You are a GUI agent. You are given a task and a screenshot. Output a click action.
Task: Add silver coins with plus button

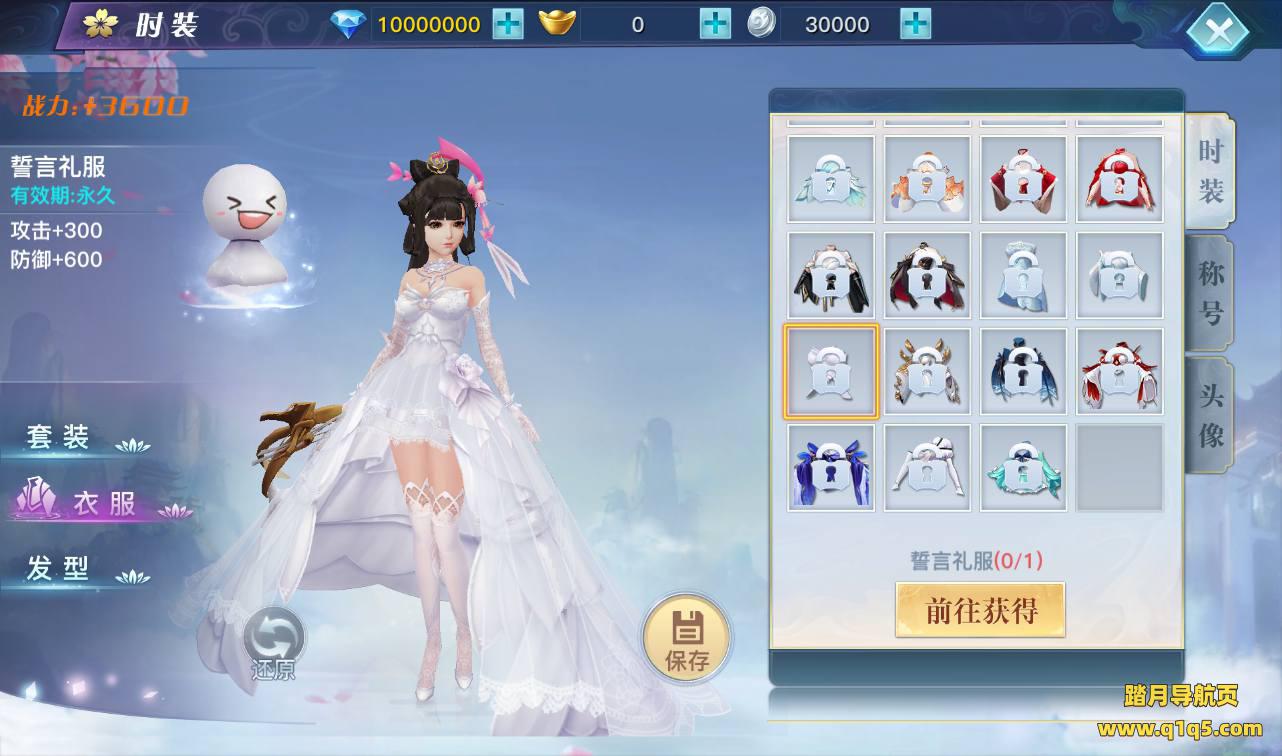pos(915,24)
